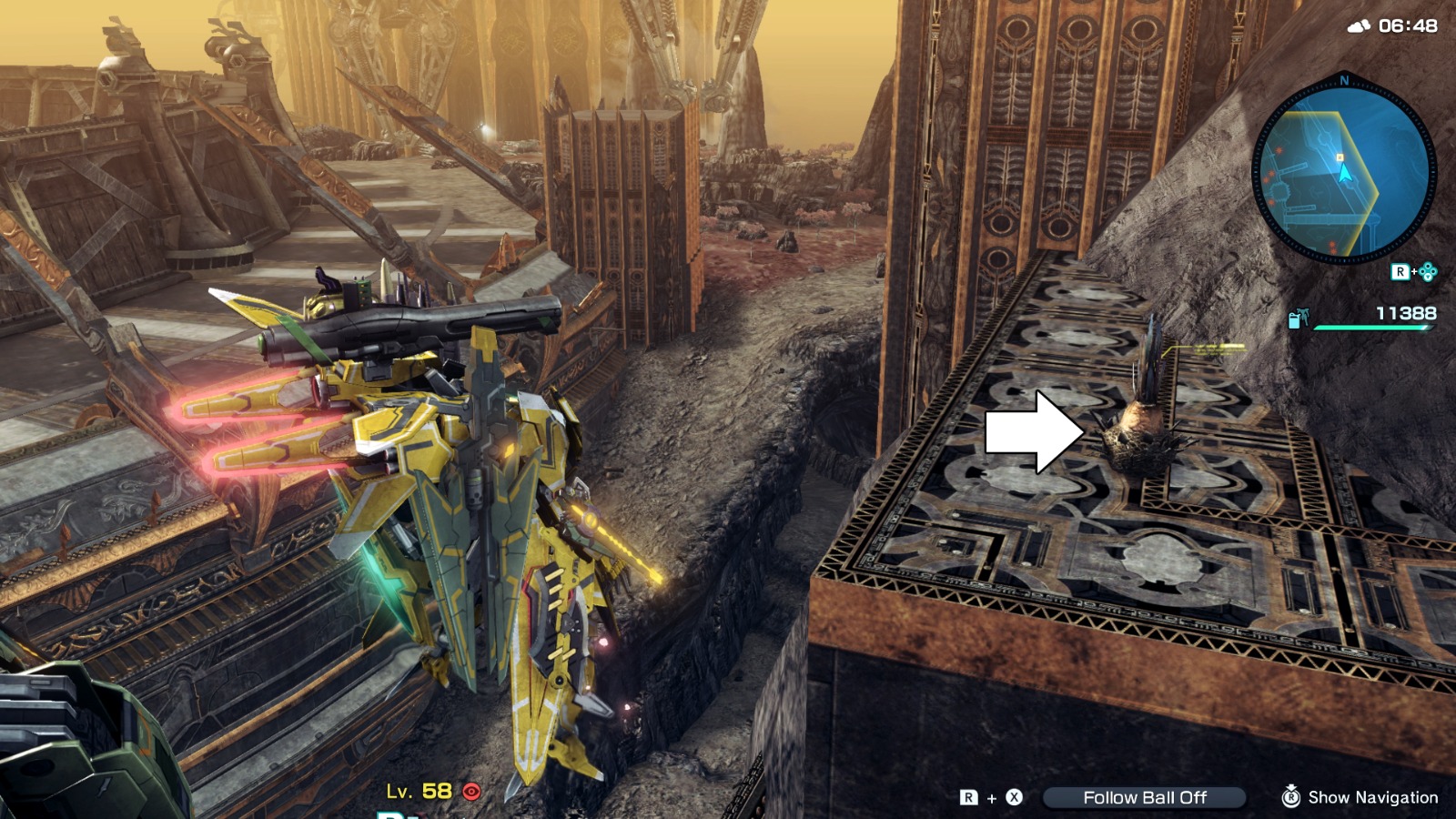Click the player arrow cursor on the minimap
This screenshot has width=1456, height=819.
coord(1345,173)
